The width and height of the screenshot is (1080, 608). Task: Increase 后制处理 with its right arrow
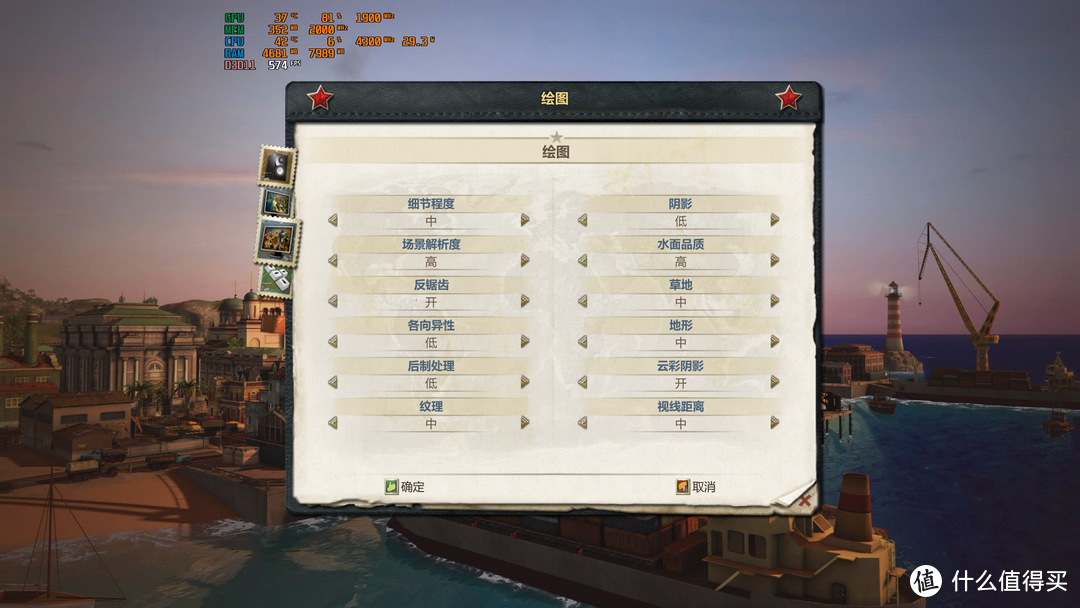click(525, 382)
